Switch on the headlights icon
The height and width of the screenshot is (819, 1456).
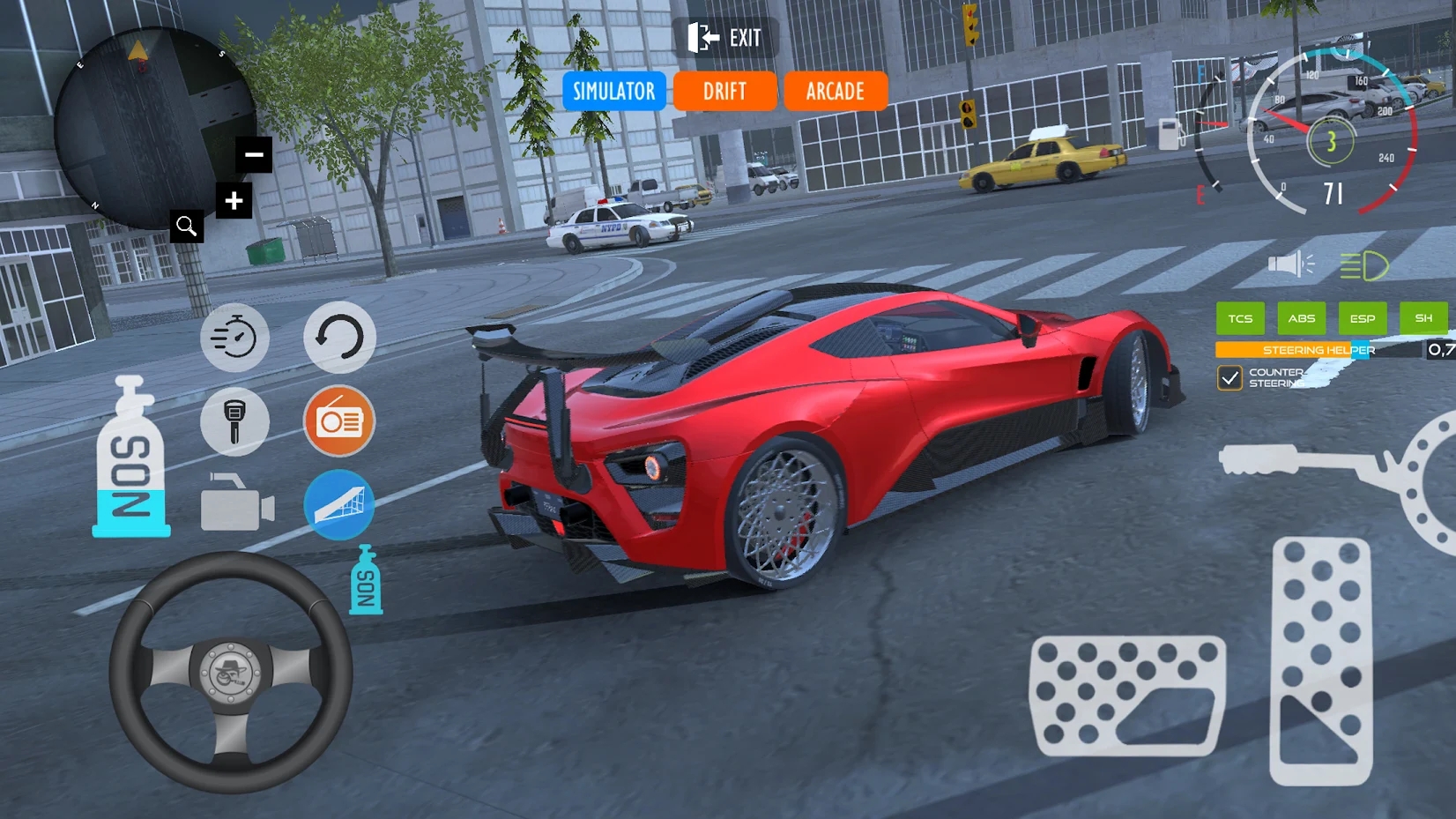pyautogui.click(x=1363, y=265)
